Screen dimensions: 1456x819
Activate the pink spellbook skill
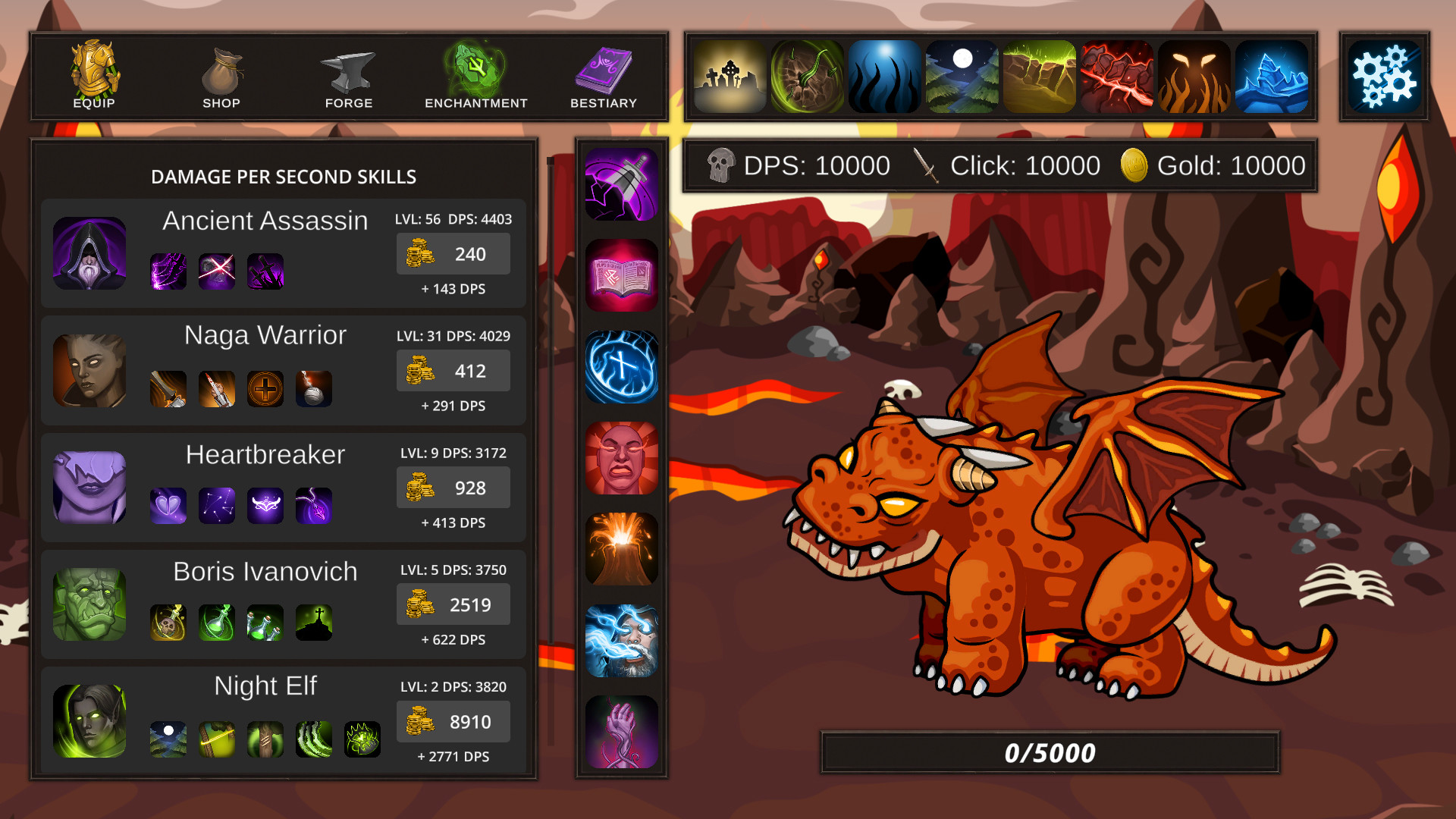coord(621,275)
